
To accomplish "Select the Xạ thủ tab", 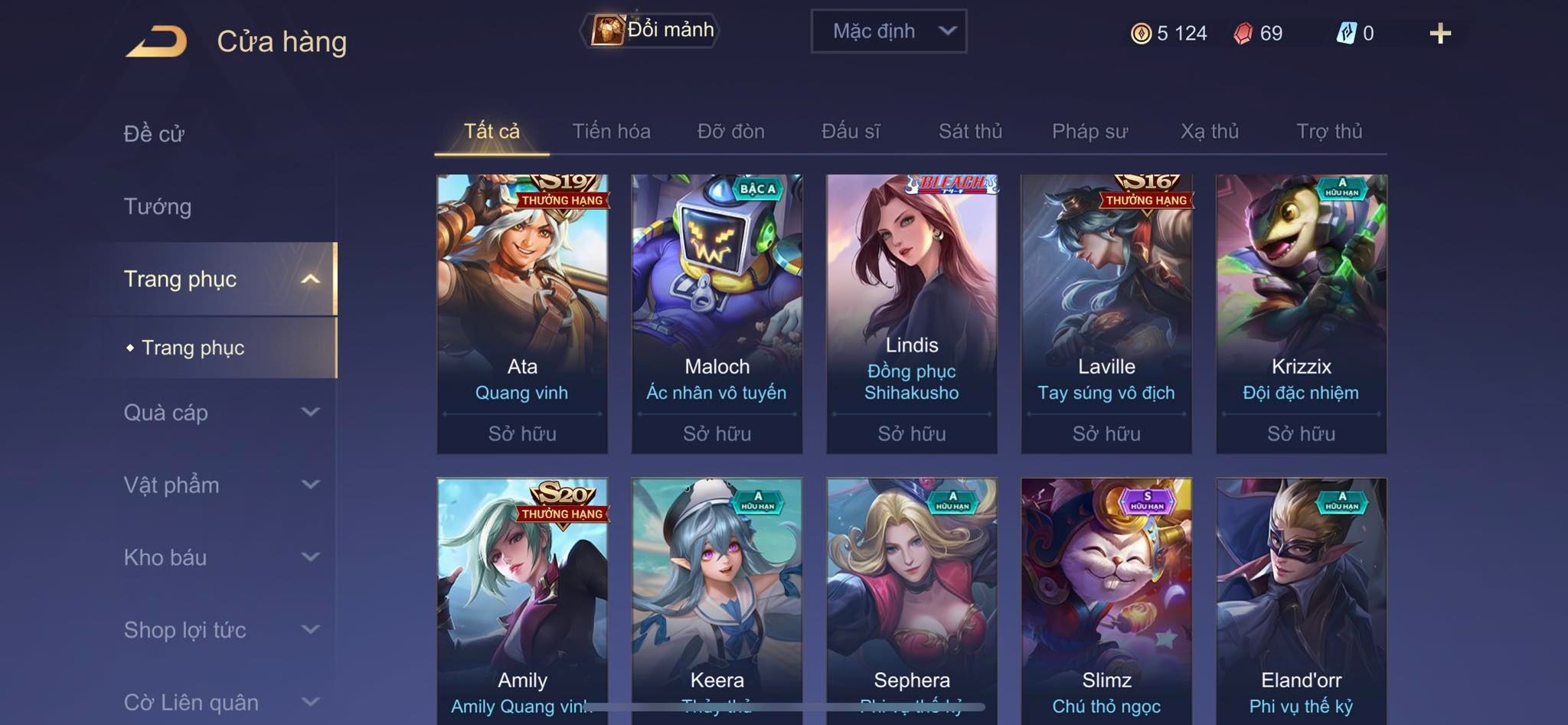I will pyautogui.click(x=1209, y=132).
